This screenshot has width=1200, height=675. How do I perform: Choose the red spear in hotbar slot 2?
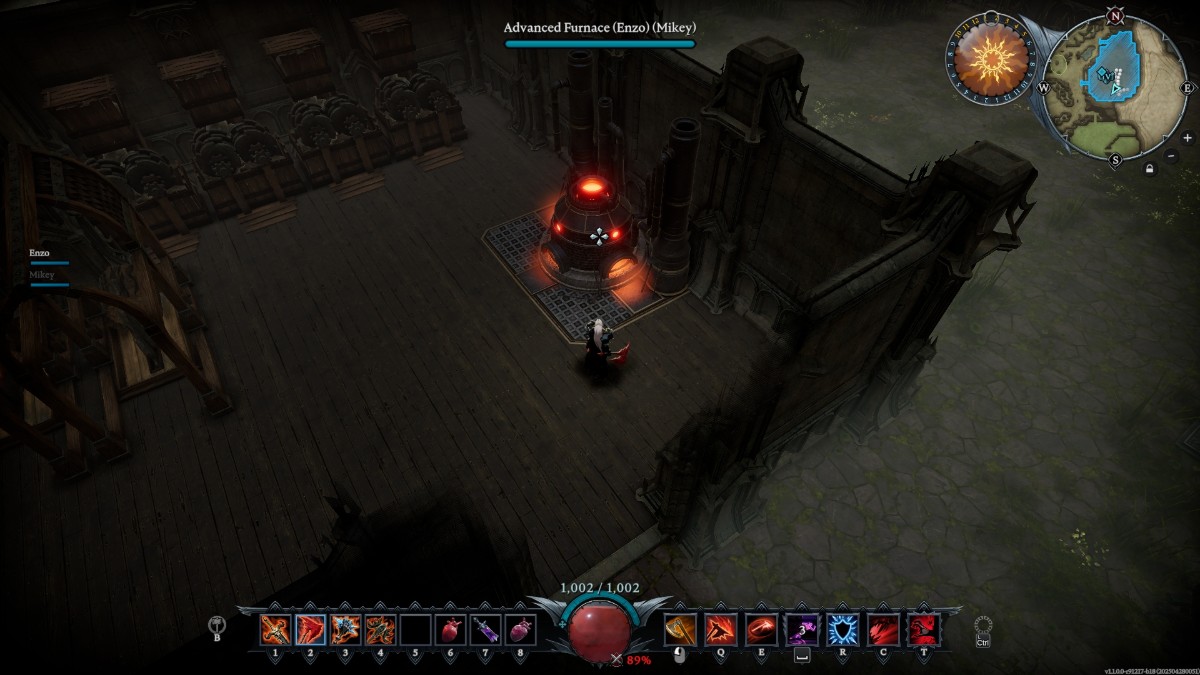[x=311, y=629]
